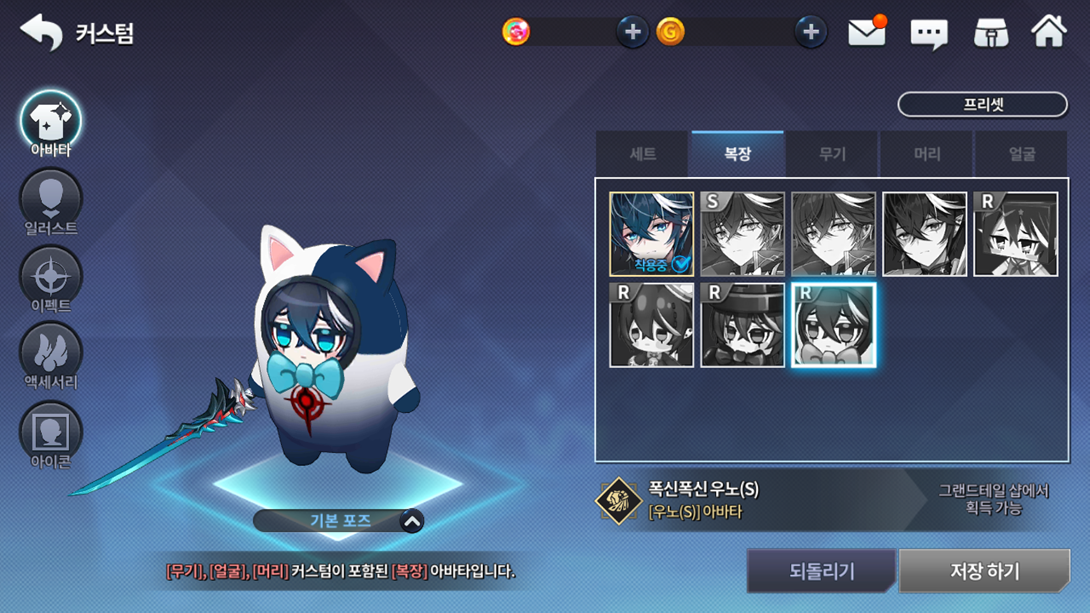
Task: Return to the home screen
Action: 1049,33
